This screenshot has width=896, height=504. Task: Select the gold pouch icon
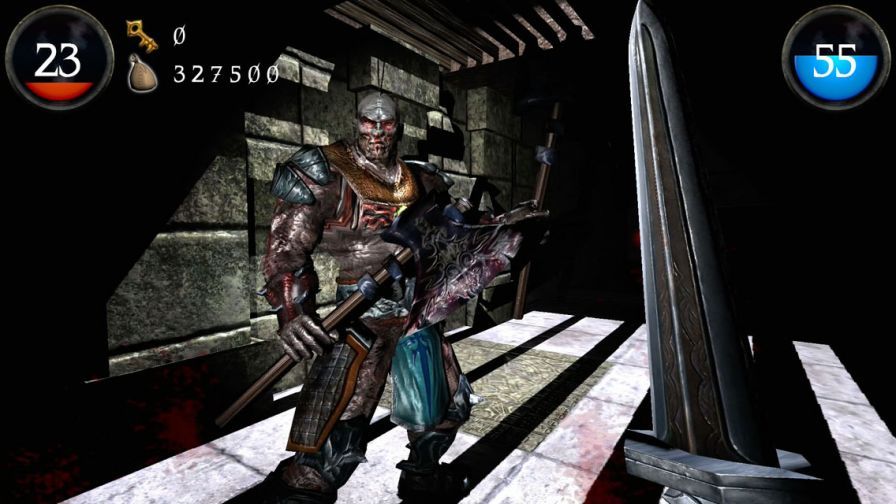(142, 73)
